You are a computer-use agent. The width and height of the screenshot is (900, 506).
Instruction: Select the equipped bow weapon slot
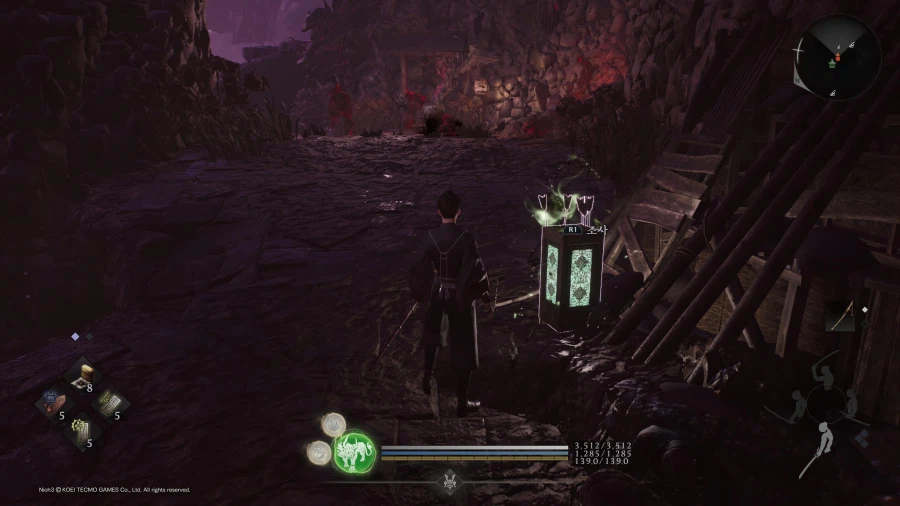(840, 317)
